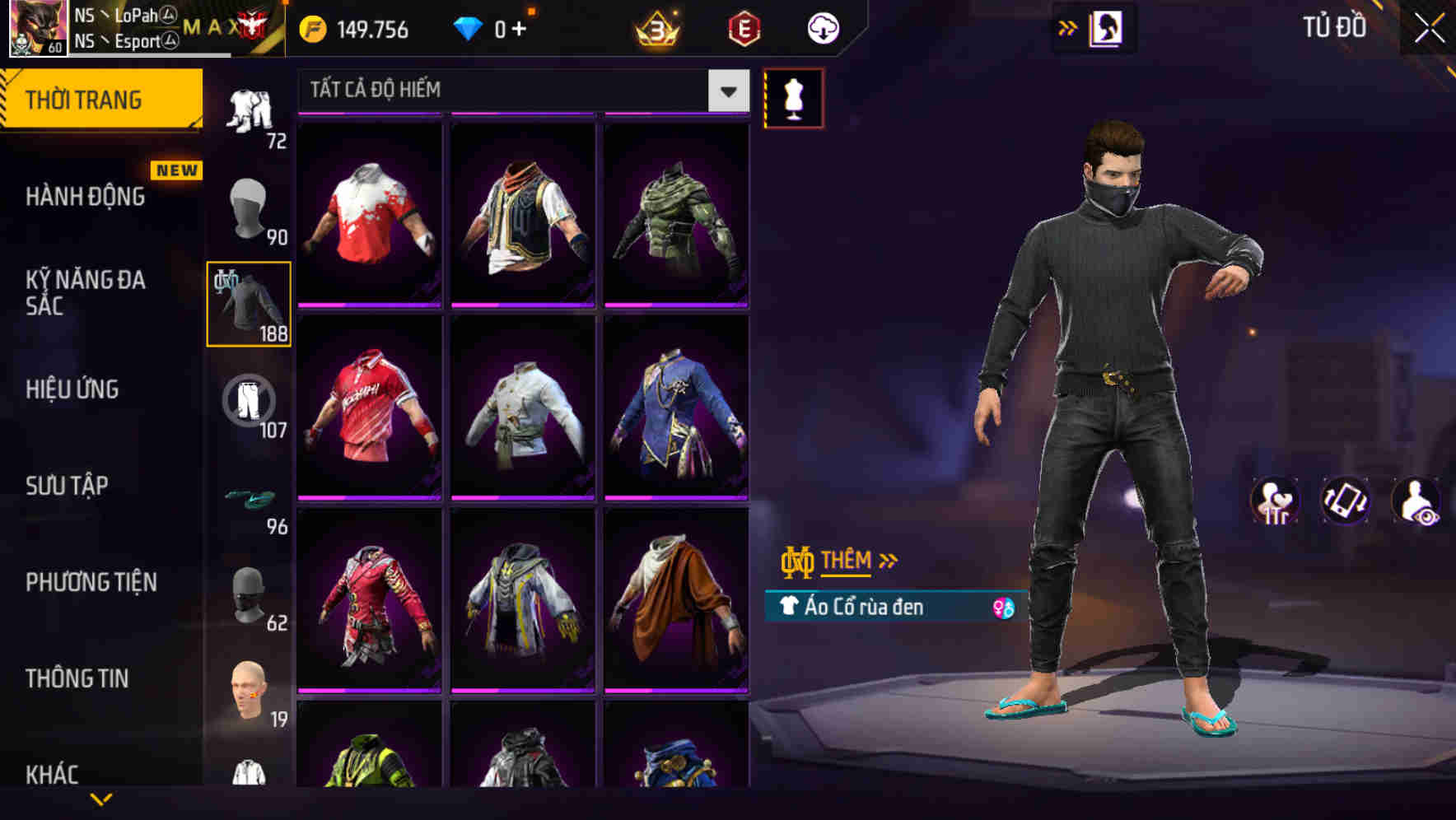Screen dimensions: 1456x820
Task: Open the download cloud icon
Action: (x=822, y=27)
